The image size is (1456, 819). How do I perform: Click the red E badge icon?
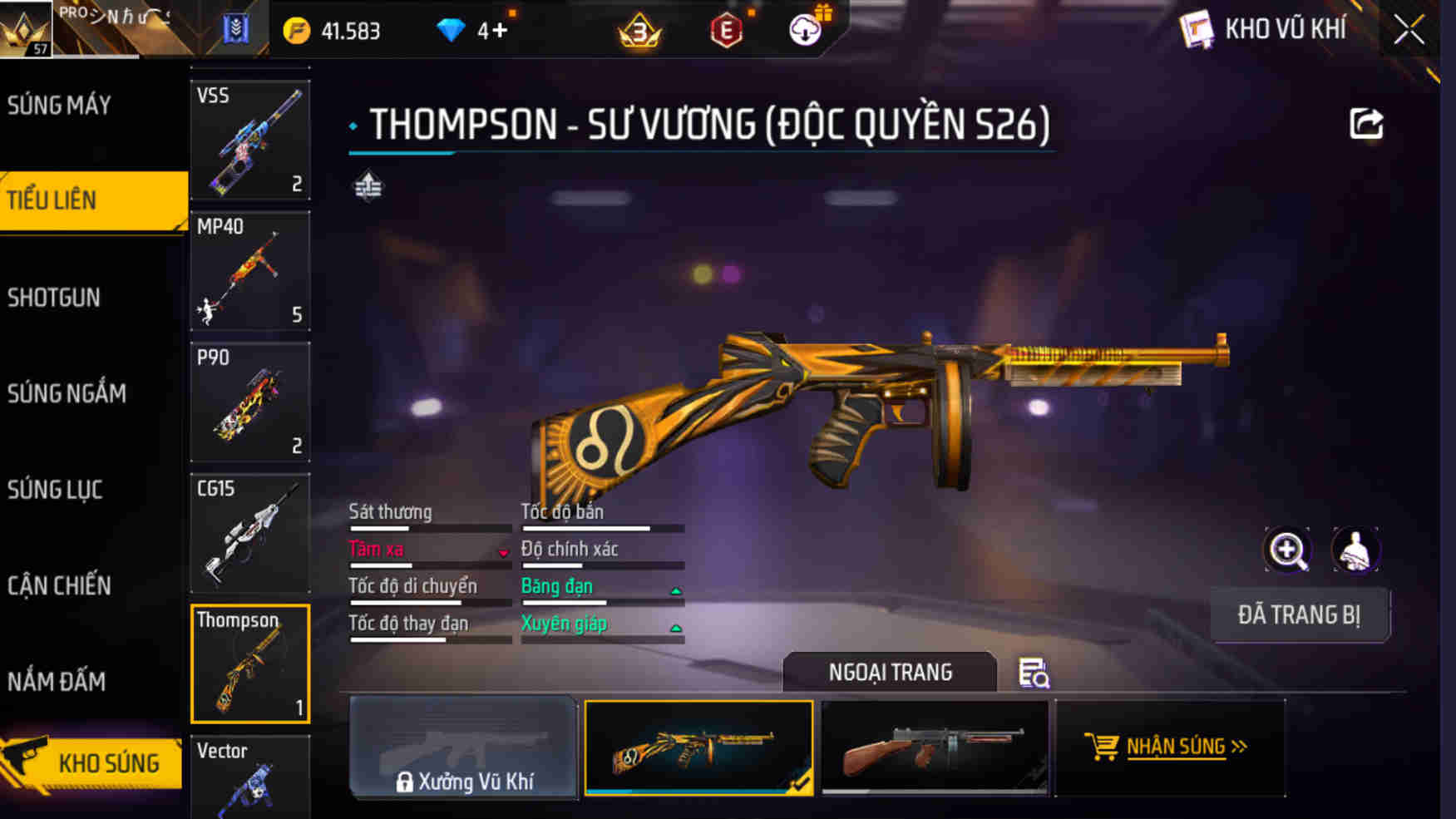pyautogui.click(x=725, y=32)
